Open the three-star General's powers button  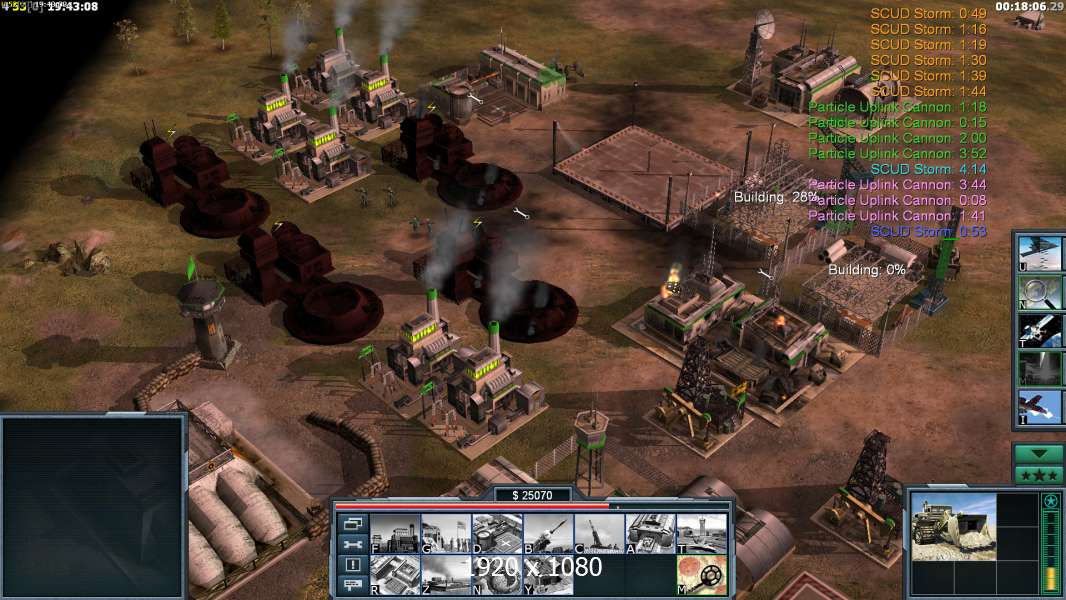[1038, 475]
